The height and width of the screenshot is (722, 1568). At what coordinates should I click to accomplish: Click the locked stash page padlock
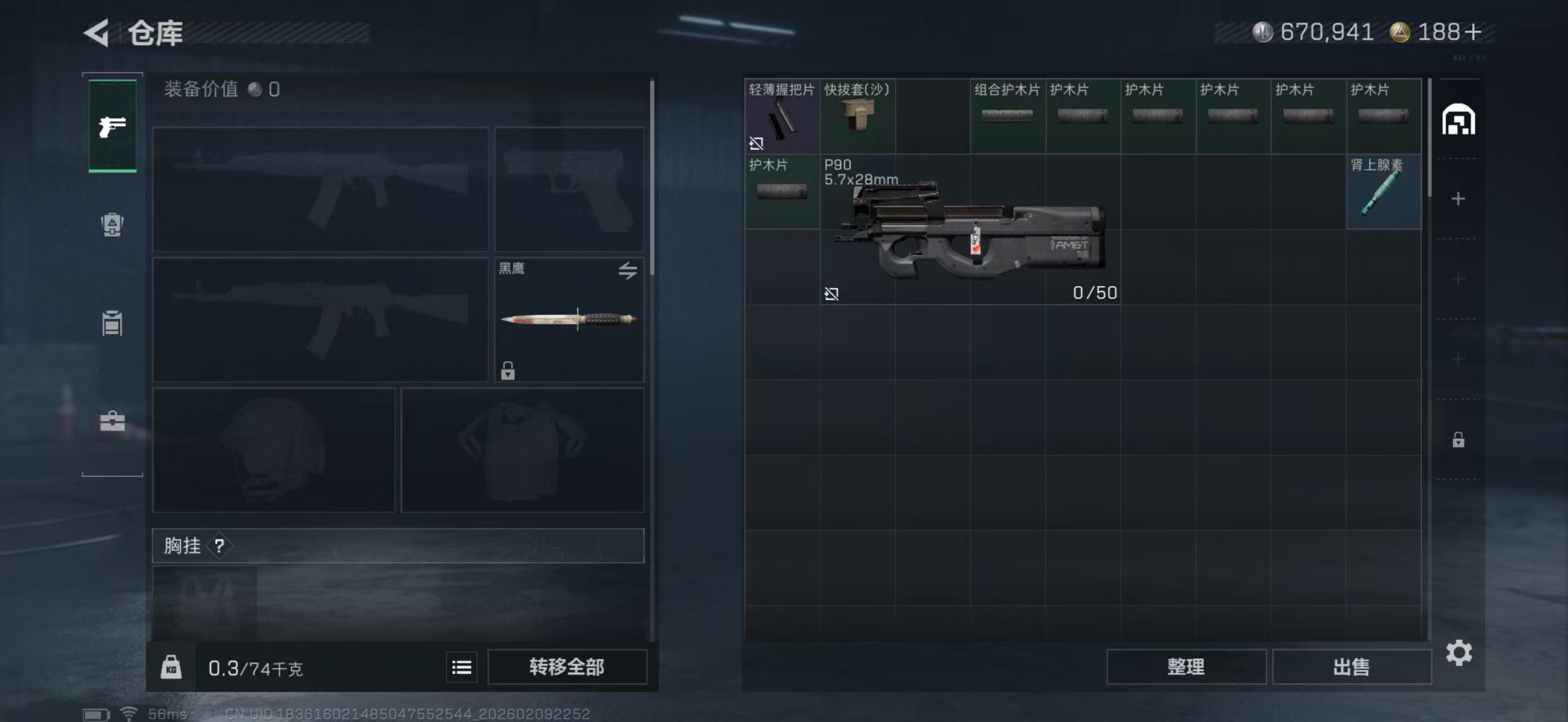pos(1459,439)
